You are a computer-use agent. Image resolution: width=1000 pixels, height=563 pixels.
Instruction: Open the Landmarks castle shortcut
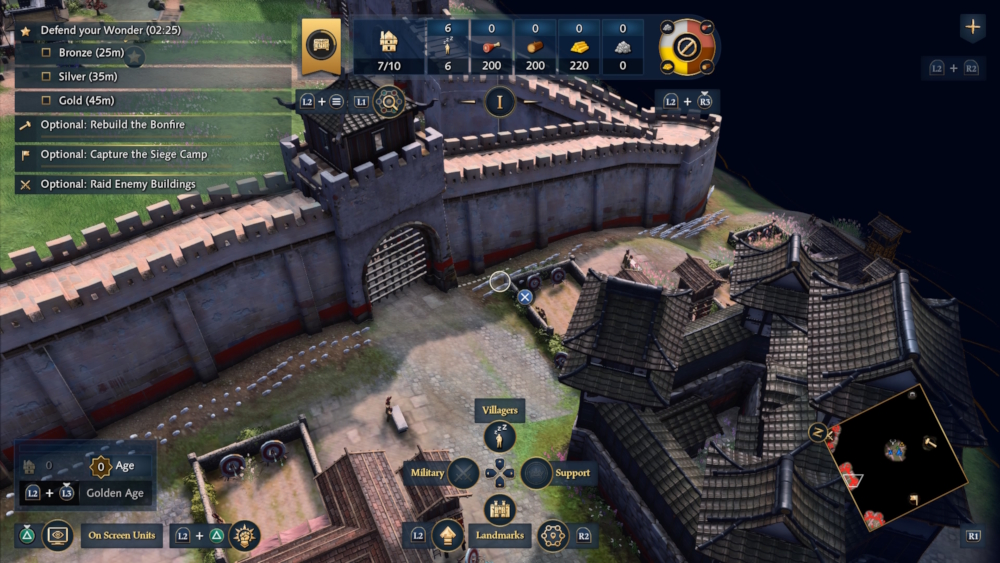(x=500, y=509)
